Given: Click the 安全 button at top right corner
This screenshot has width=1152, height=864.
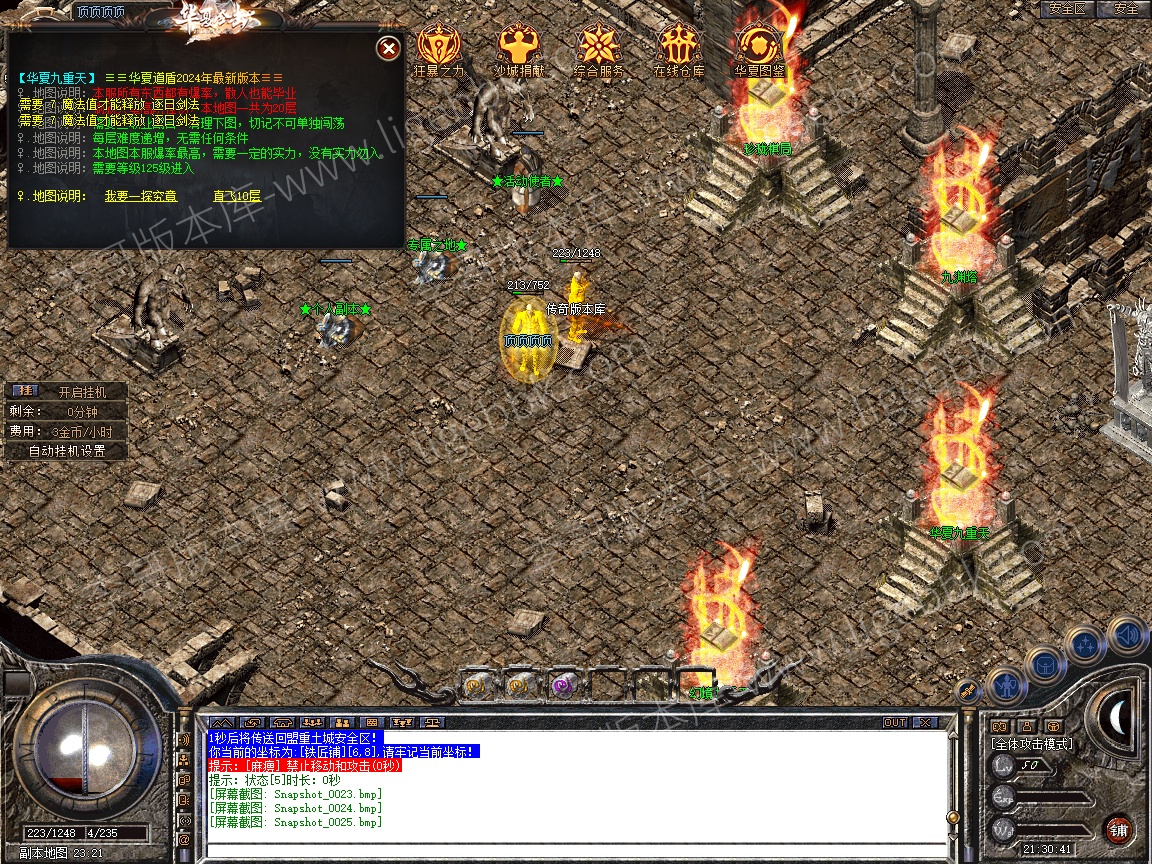Looking at the screenshot, I should [x=1125, y=9].
